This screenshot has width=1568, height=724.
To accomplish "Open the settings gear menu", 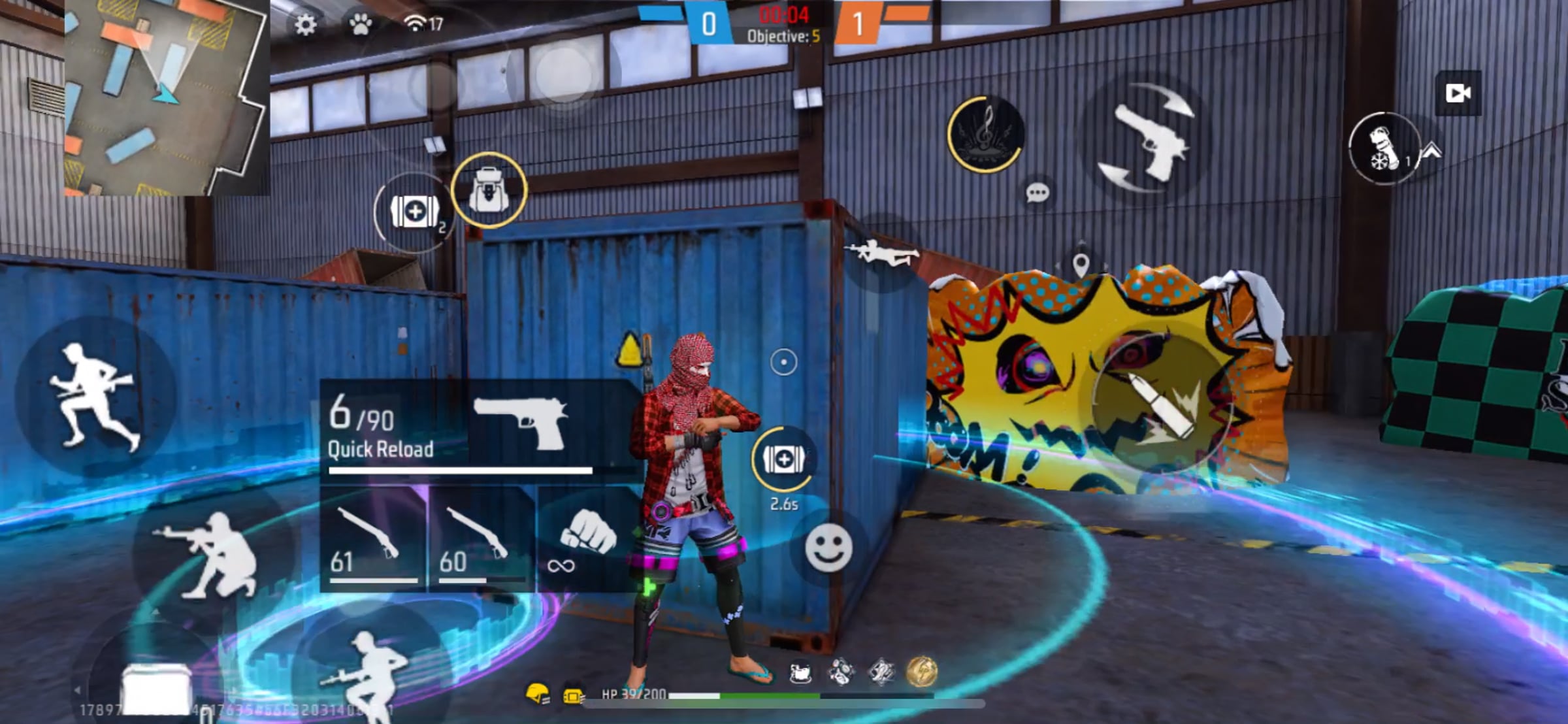I will [305, 25].
